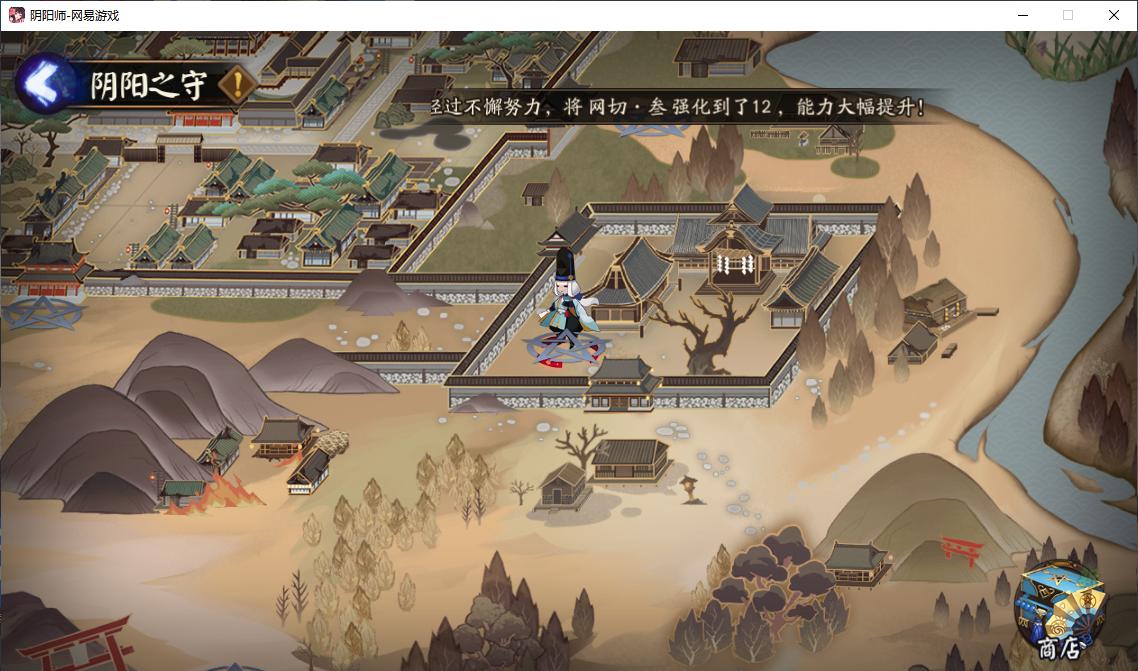Minimize the game window
Screen dimensions: 1138x671
1023,15
